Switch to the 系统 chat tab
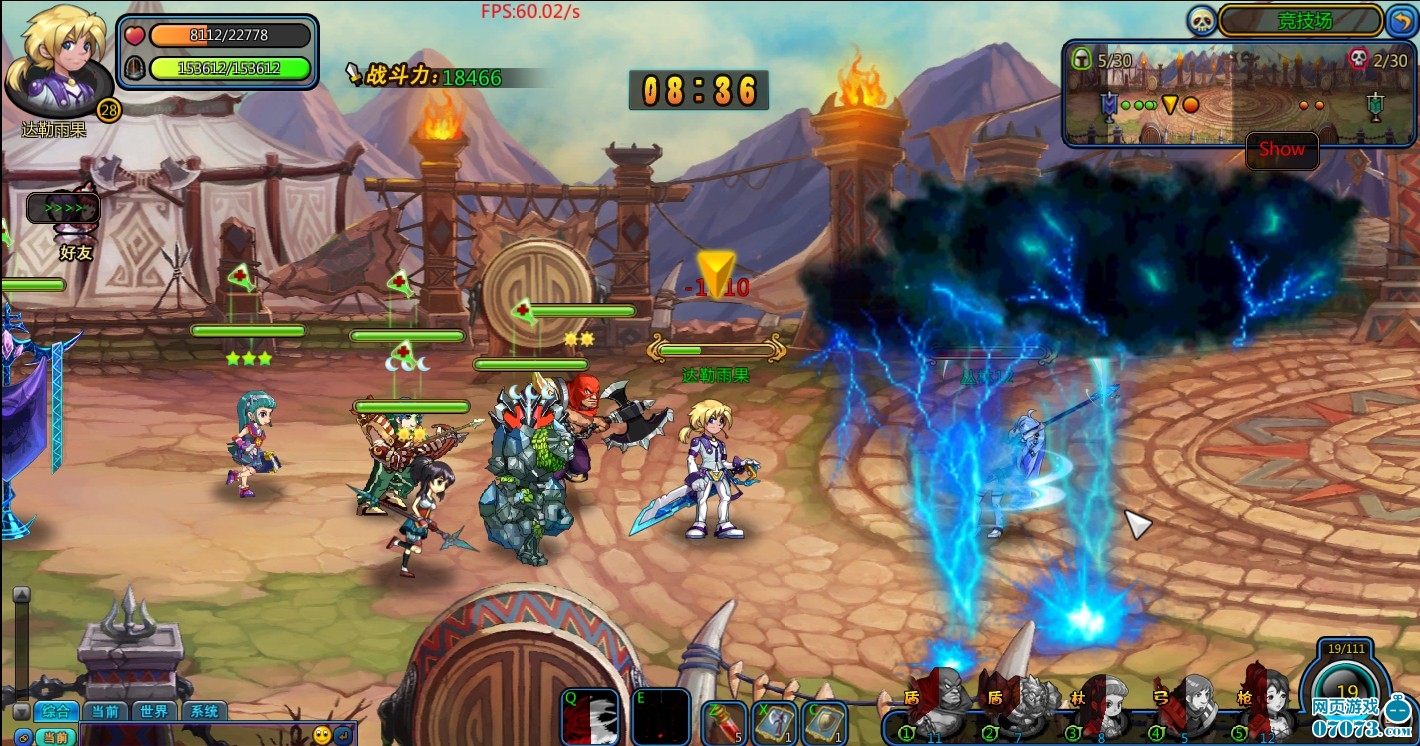Image resolution: width=1420 pixels, height=746 pixels. tap(204, 712)
